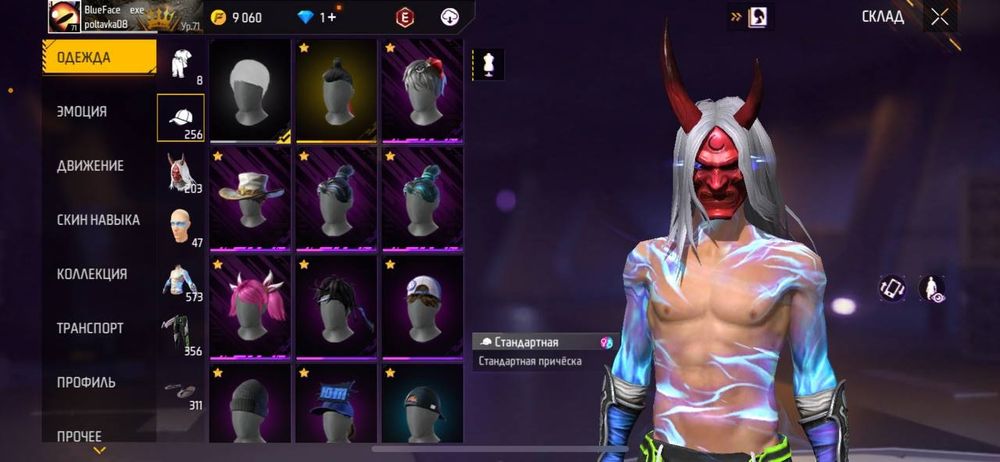Click the mannequin icon beside the grid

coord(489,64)
